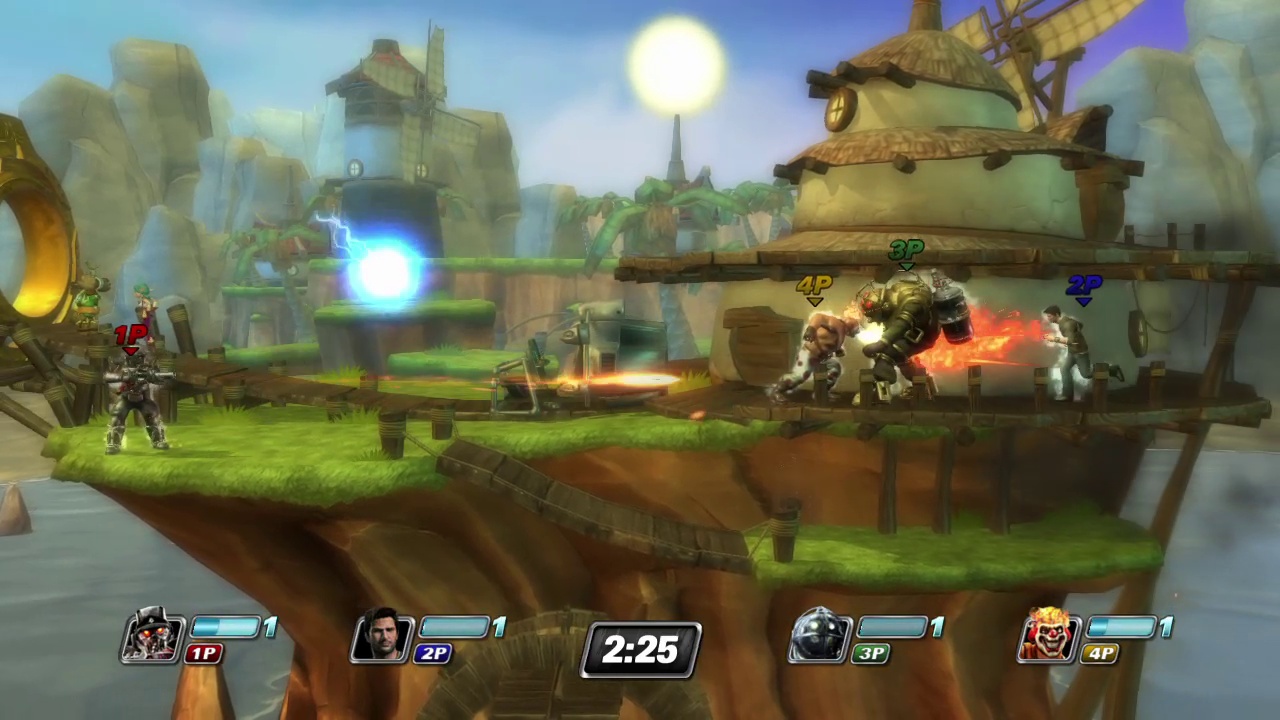Click Colonel Radec's blue AP meter bar
Image resolution: width=1280 pixels, height=720 pixels.
pos(228,628)
